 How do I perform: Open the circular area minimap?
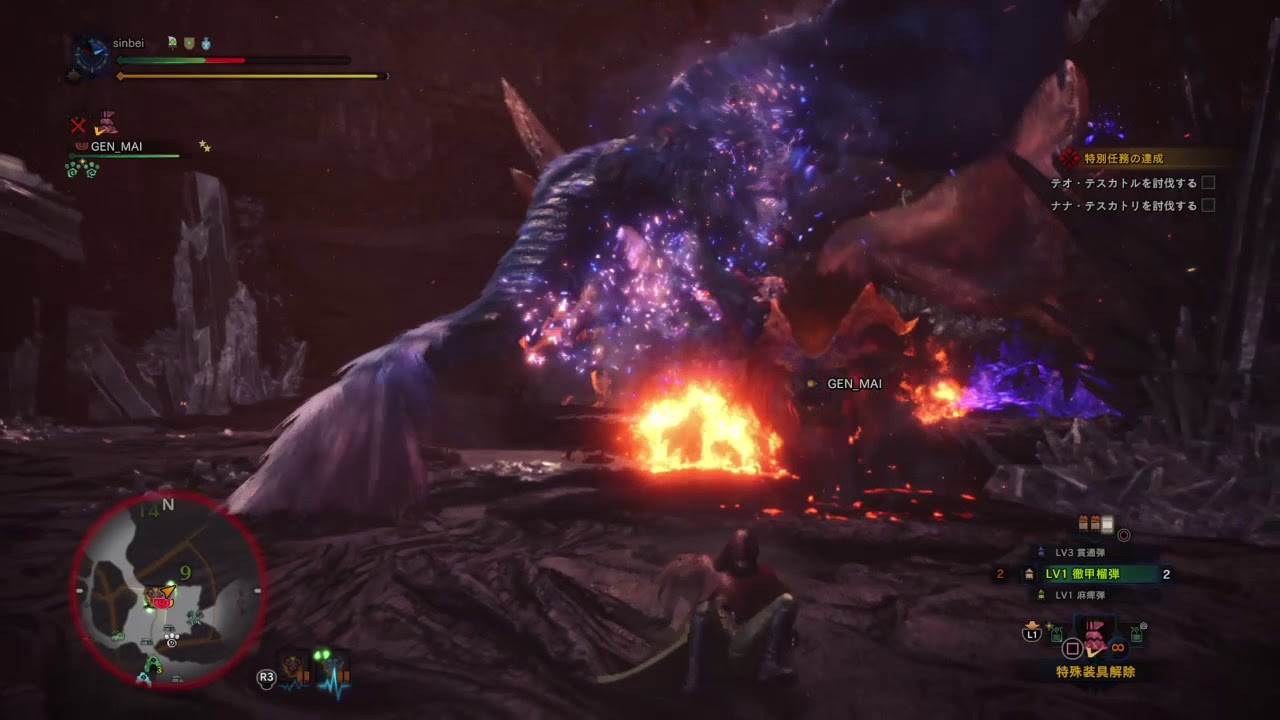(x=168, y=590)
